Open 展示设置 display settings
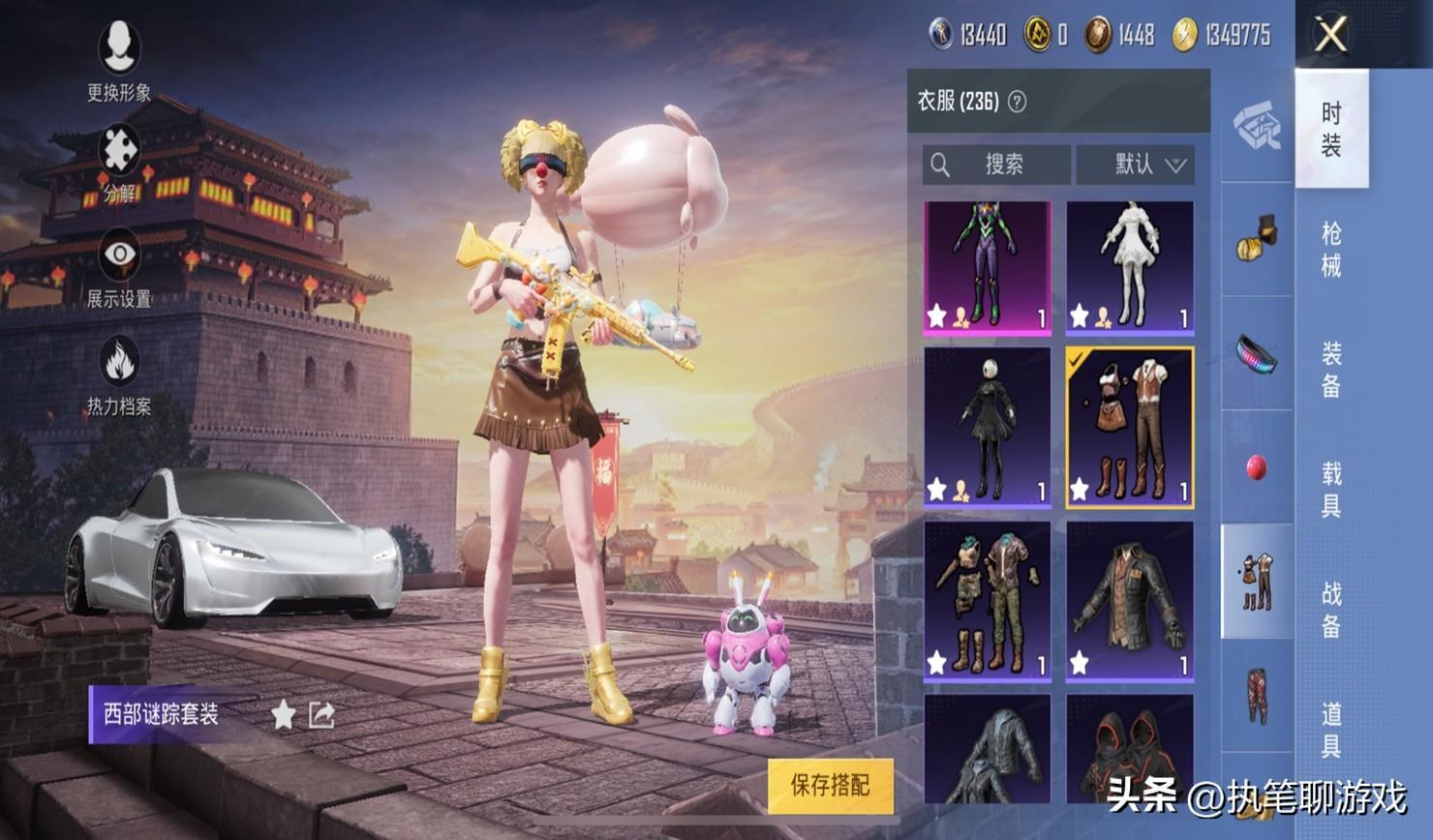Image resolution: width=1433 pixels, height=840 pixels. coord(119,268)
